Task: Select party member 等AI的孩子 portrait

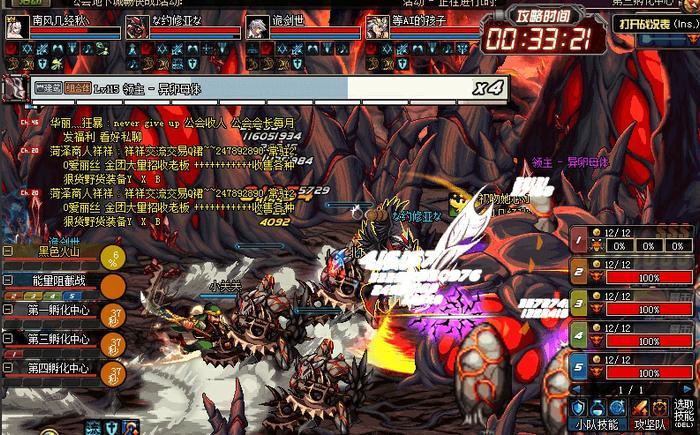Action: tap(376, 27)
